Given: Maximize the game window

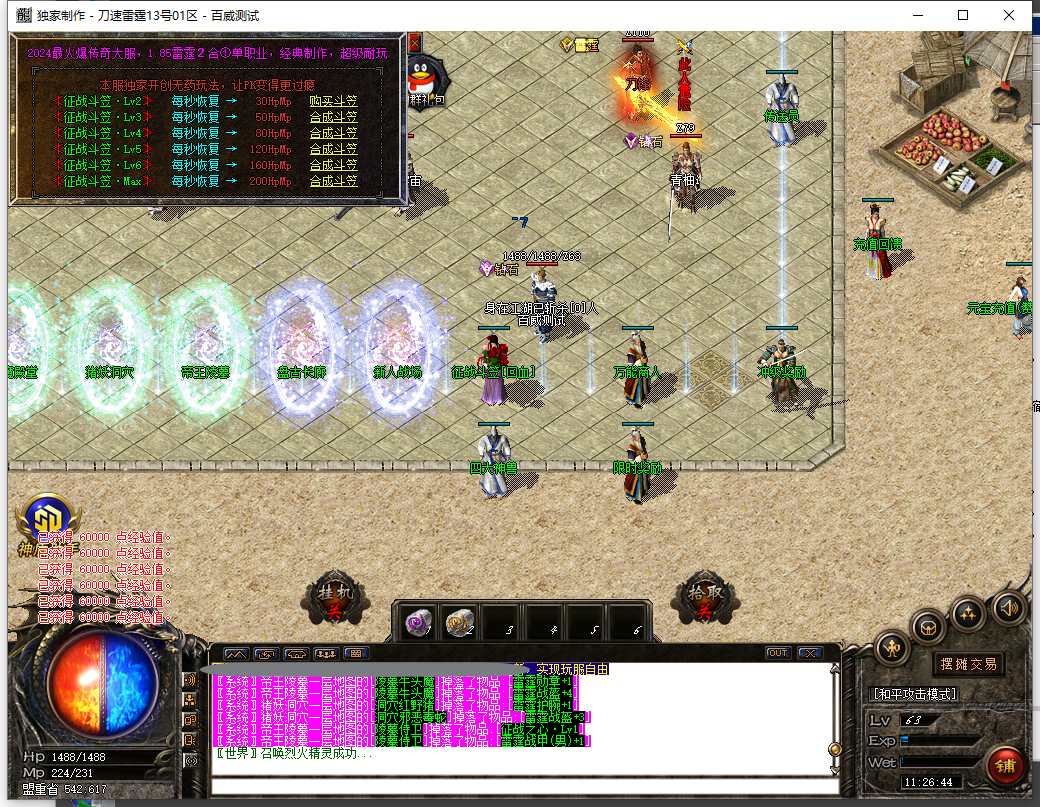Looking at the screenshot, I should [963, 15].
